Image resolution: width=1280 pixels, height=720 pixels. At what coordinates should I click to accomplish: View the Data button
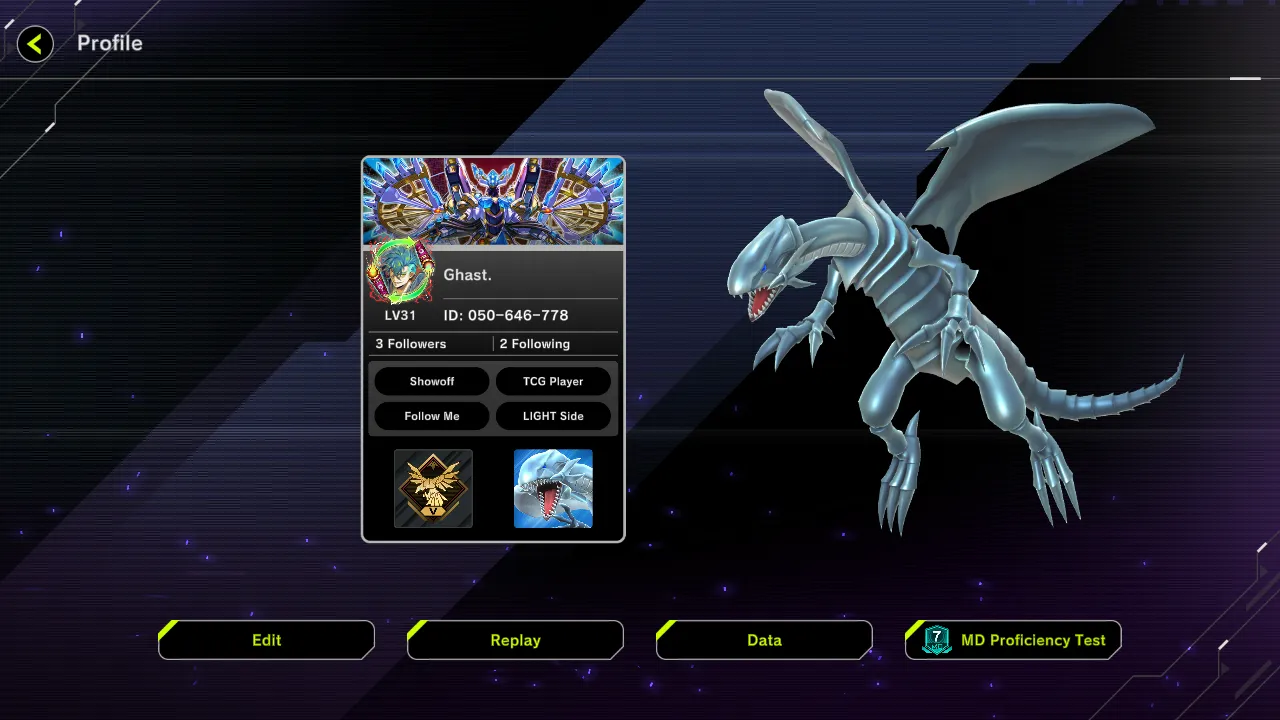point(764,640)
